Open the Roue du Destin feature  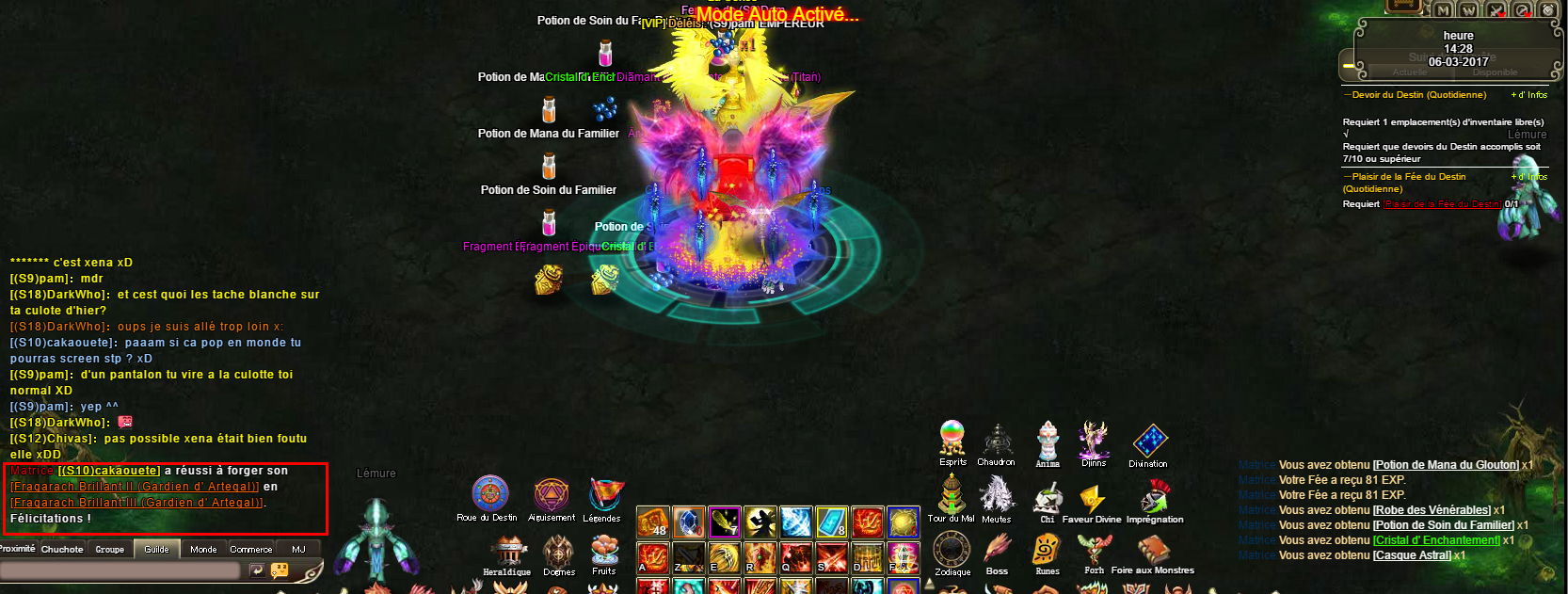[489, 494]
